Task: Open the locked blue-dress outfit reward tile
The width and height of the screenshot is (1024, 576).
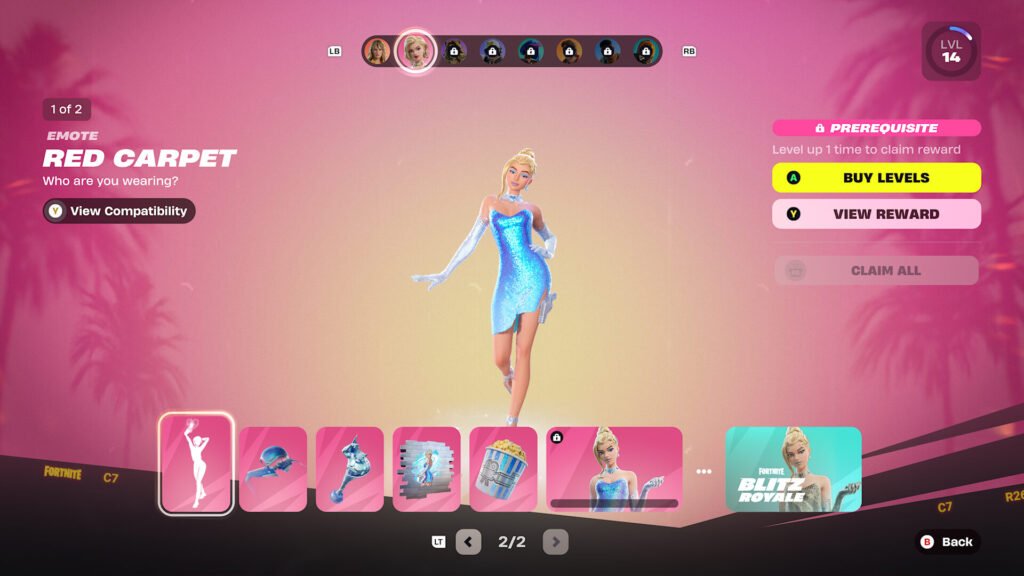Action: click(x=614, y=469)
